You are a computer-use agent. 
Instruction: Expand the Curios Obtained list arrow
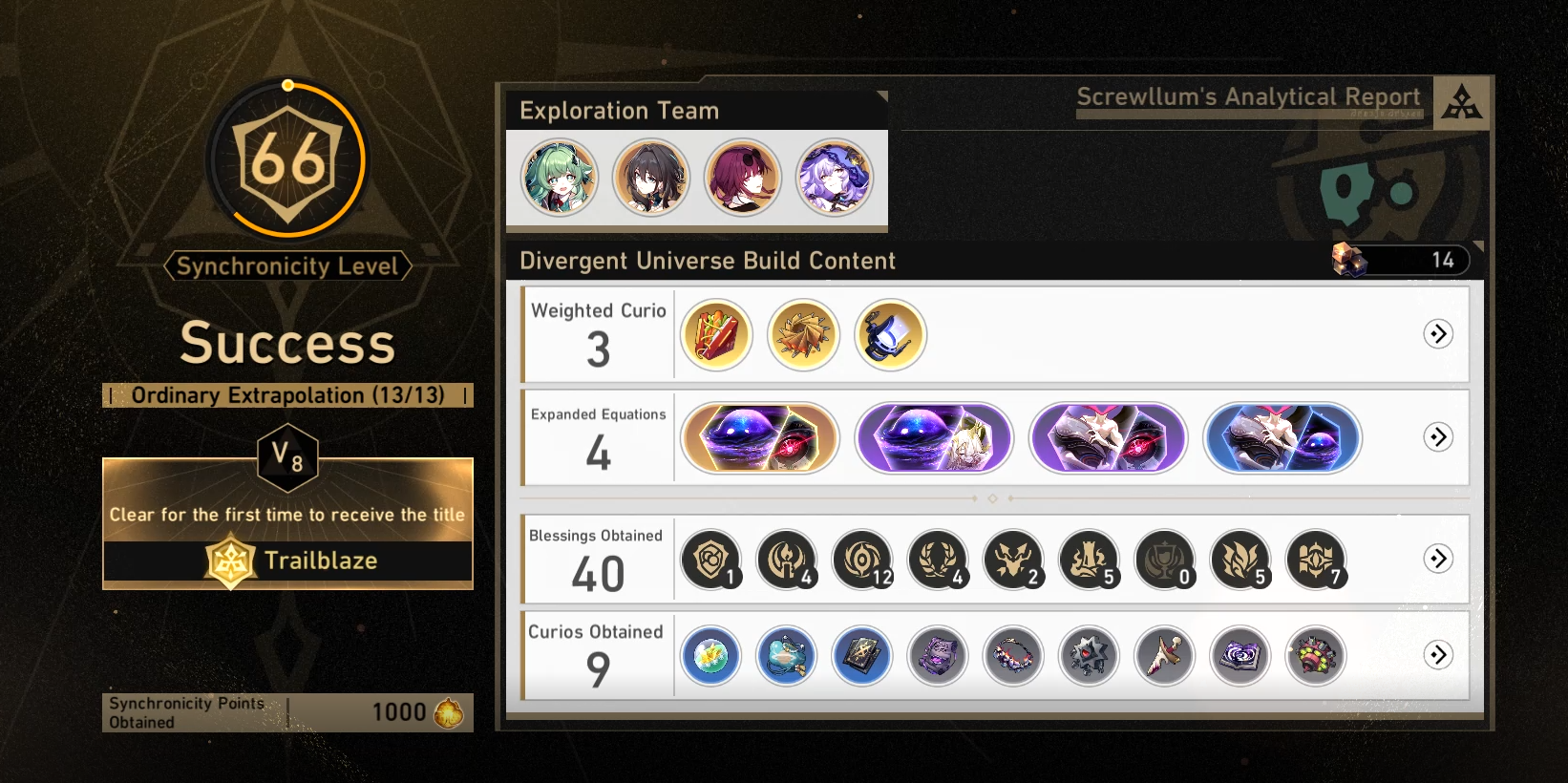[1438, 656]
